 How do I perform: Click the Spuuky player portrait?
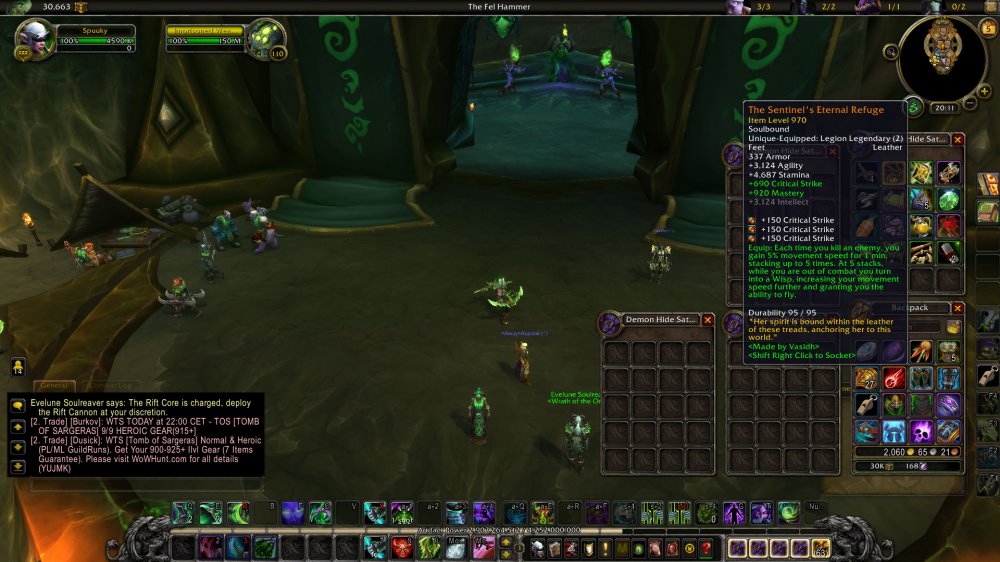point(35,40)
